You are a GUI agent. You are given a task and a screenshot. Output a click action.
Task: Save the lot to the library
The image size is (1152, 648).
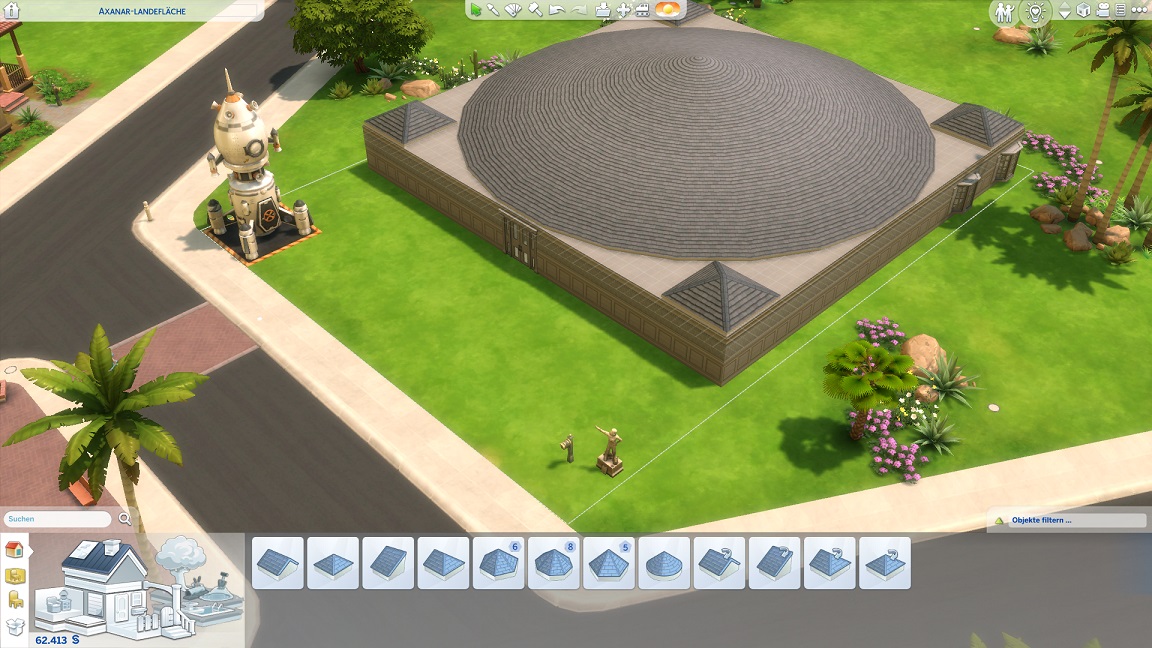point(603,10)
